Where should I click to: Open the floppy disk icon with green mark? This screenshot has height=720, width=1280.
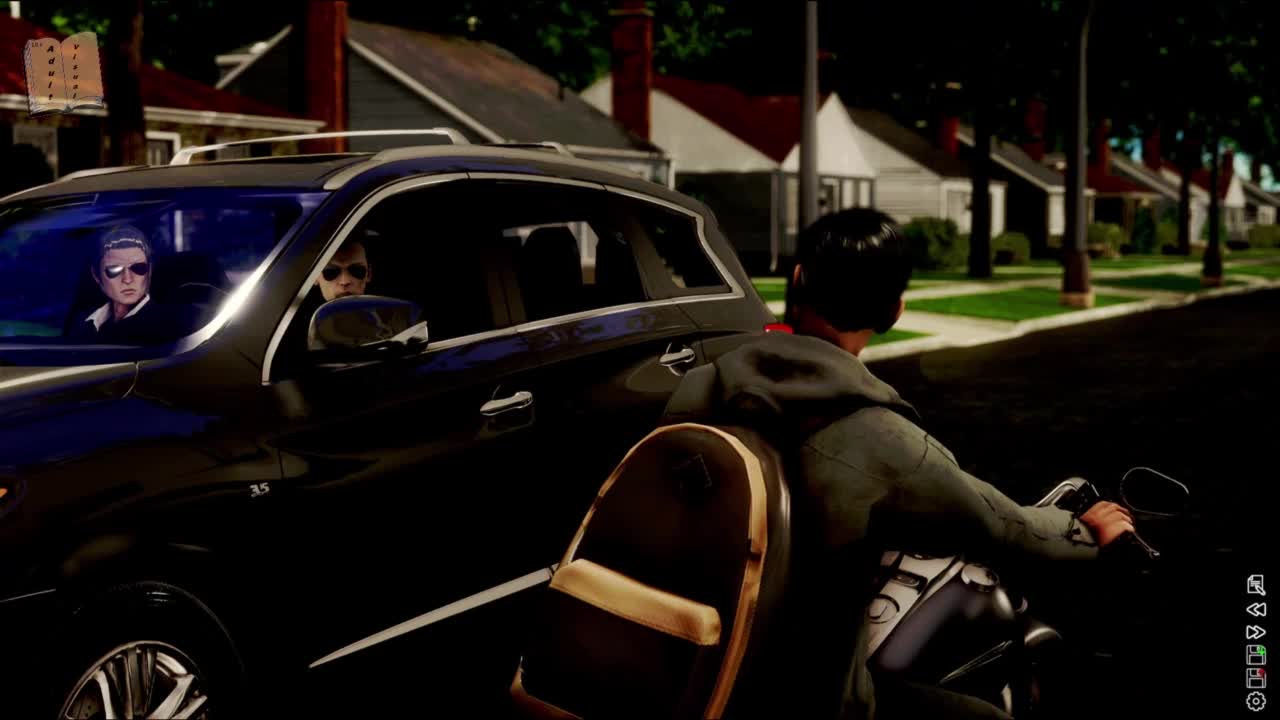pyautogui.click(x=1256, y=655)
